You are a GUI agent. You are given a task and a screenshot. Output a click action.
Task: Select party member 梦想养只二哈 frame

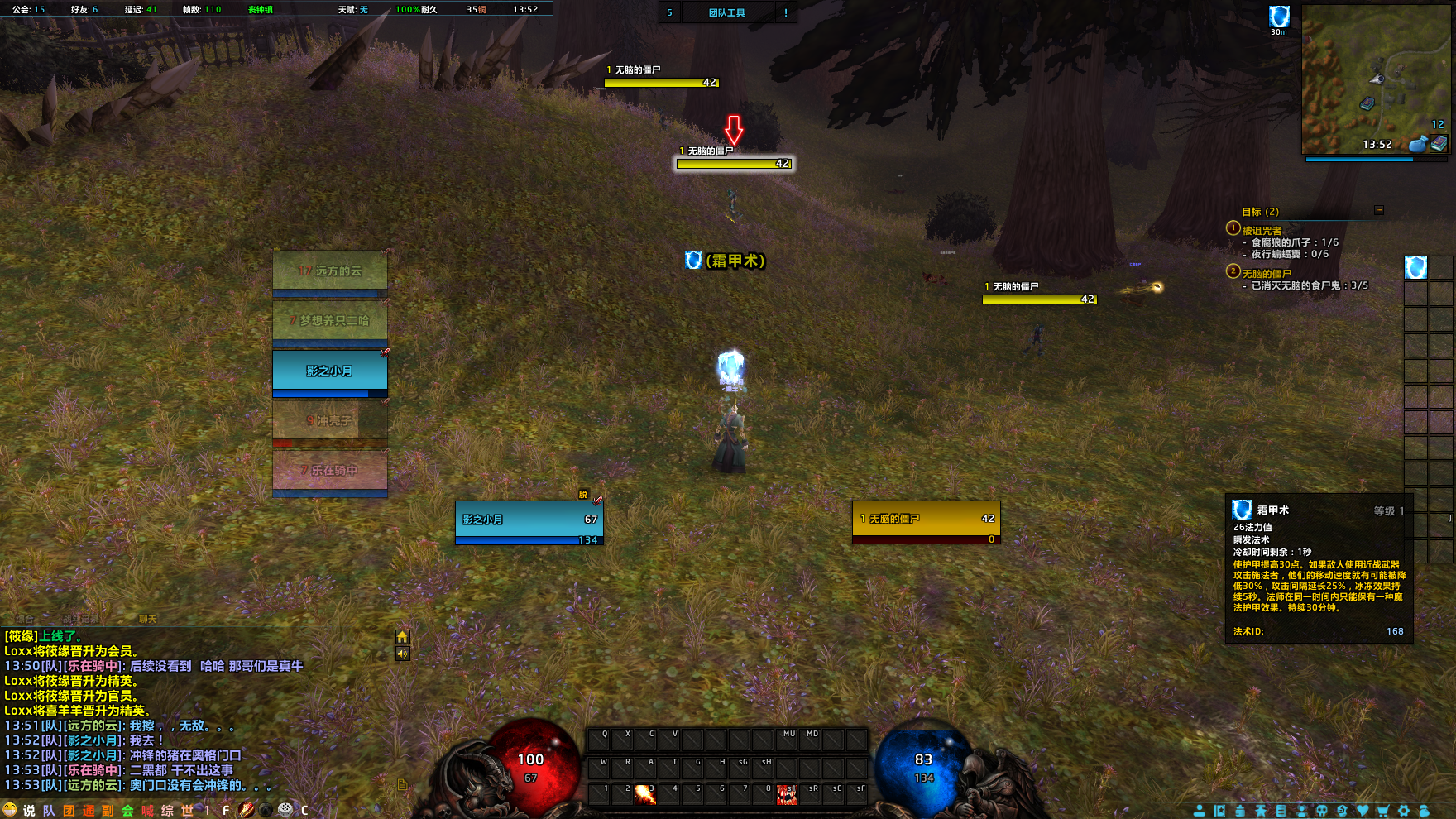[330, 321]
